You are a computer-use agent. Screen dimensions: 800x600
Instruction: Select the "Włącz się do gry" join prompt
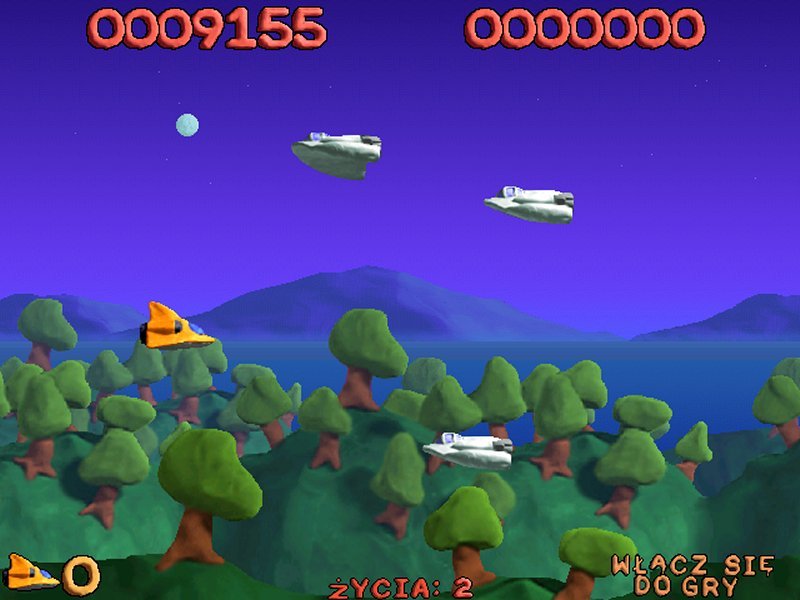692,575
